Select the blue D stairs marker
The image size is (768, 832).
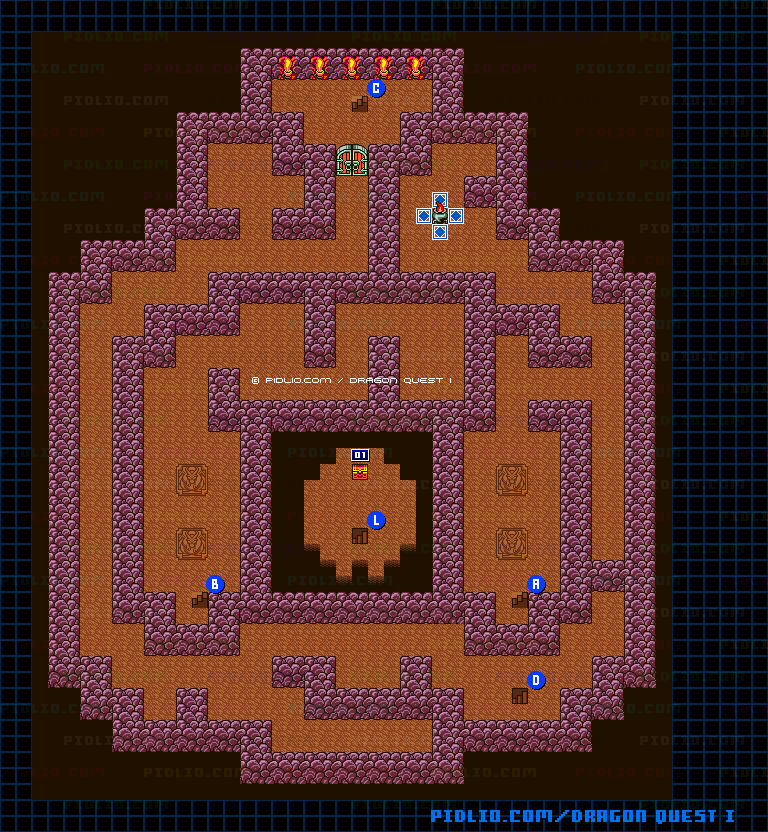[x=536, y=680]
